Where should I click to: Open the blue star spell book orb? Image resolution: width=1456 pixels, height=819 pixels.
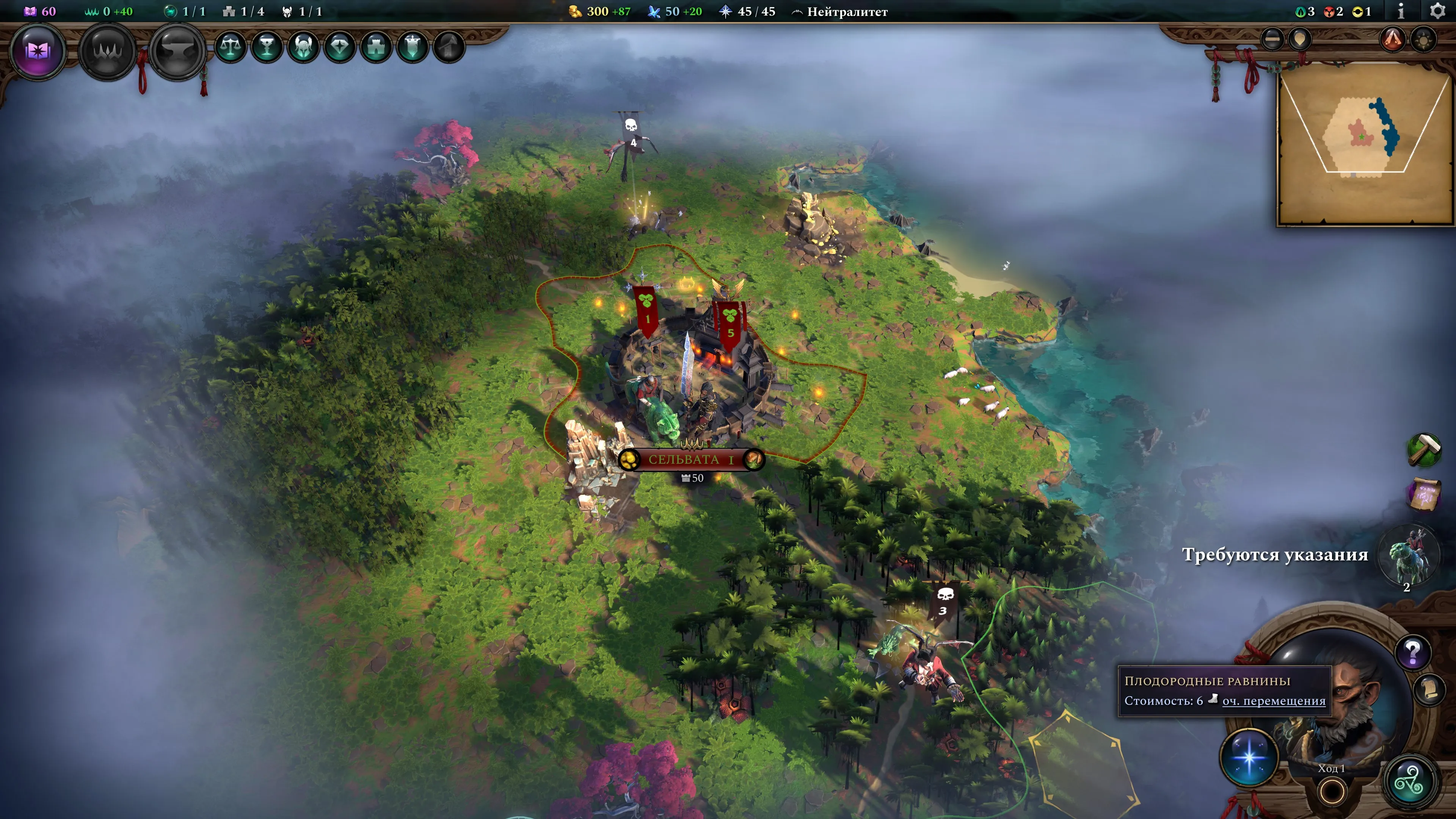tap(1249, 758)
